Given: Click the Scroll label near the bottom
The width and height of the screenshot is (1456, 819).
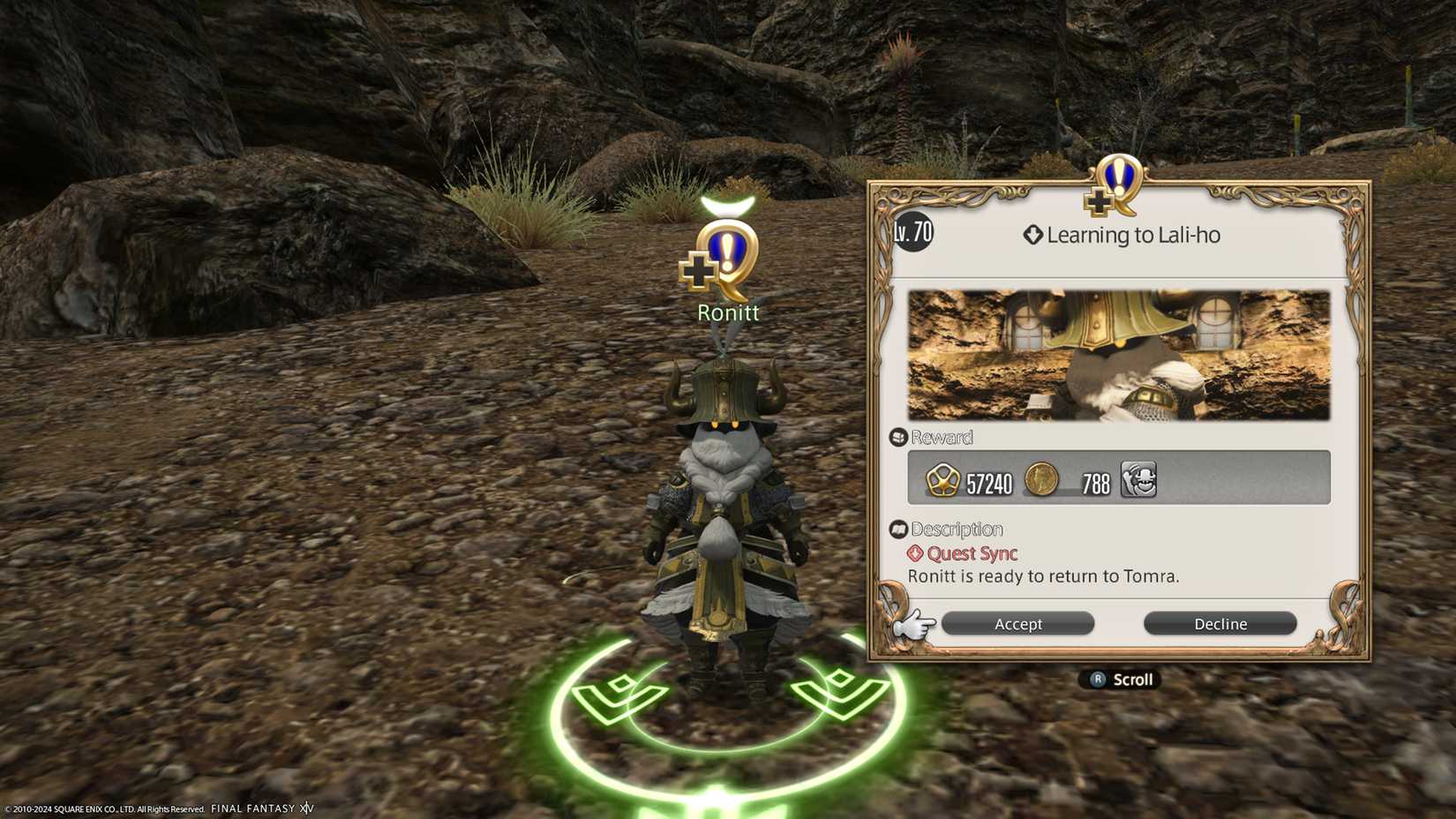Looking at the screenshot, I should 1132,679.
